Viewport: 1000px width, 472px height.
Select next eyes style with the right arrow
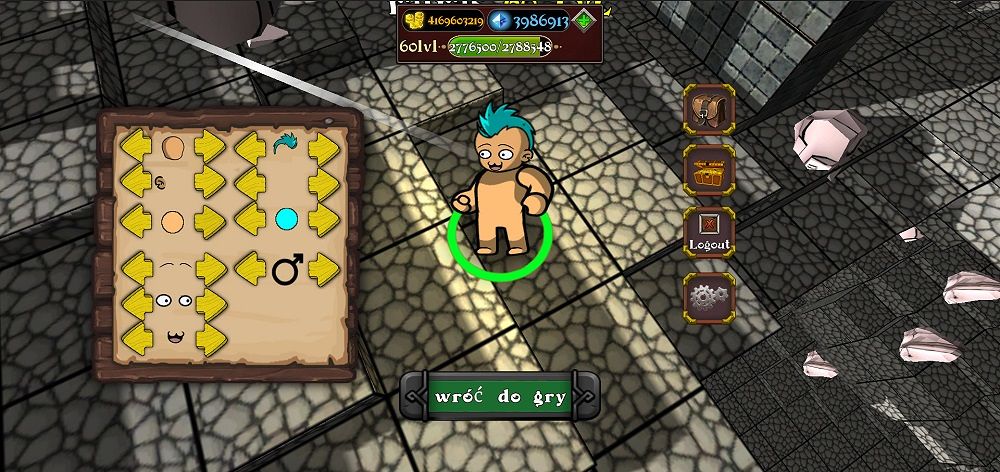pos(210,300)
